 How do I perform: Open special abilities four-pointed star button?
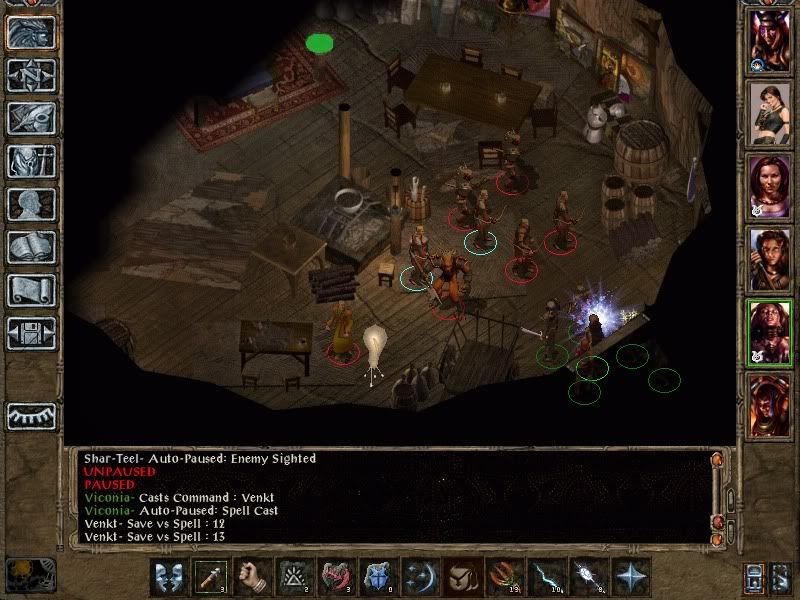tap(632, 577)
